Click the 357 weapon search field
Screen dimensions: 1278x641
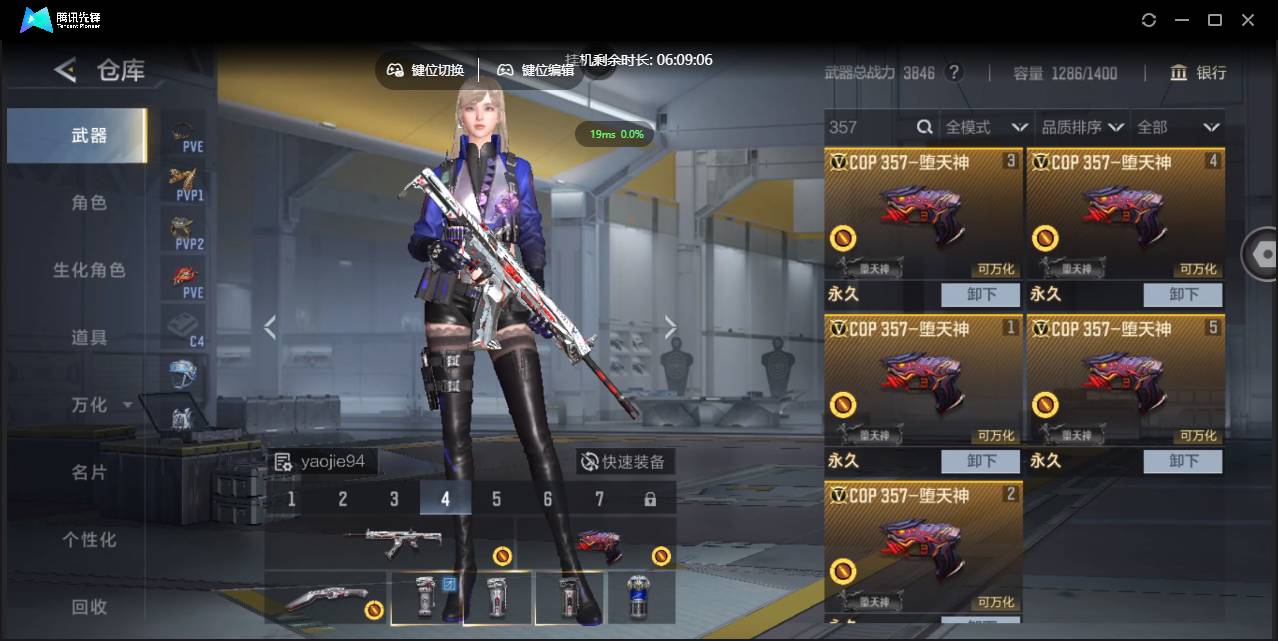pyautogui.click(x=870, y=127)
